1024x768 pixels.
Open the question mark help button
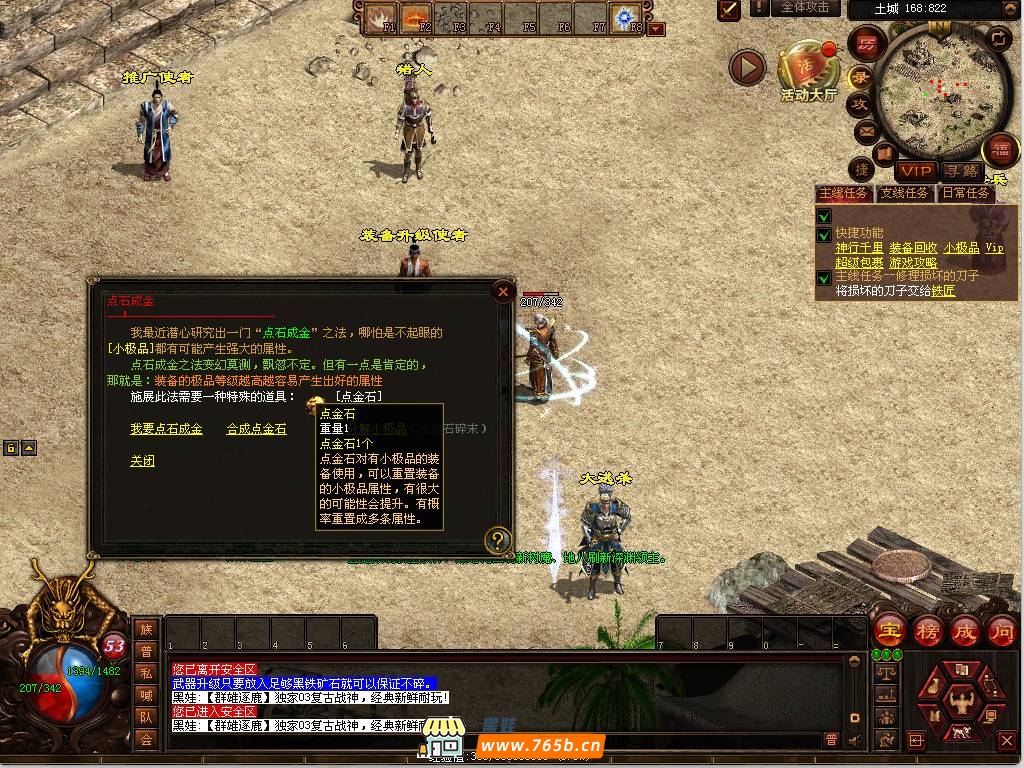coord(497,541)
